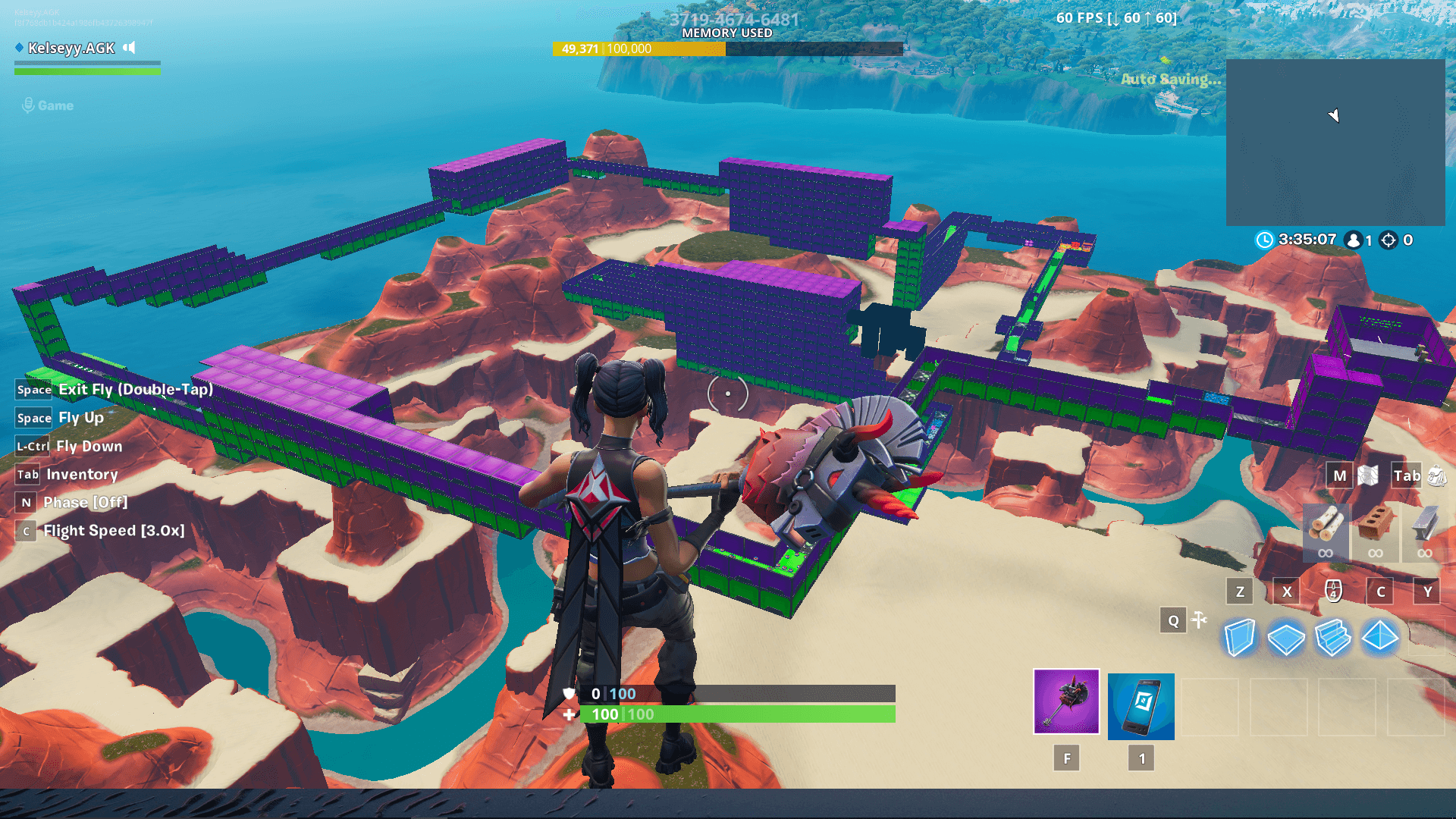The image size is (1456, 819).
Task: Open Inventory with the Tab entry
Action: click(27, 474)
